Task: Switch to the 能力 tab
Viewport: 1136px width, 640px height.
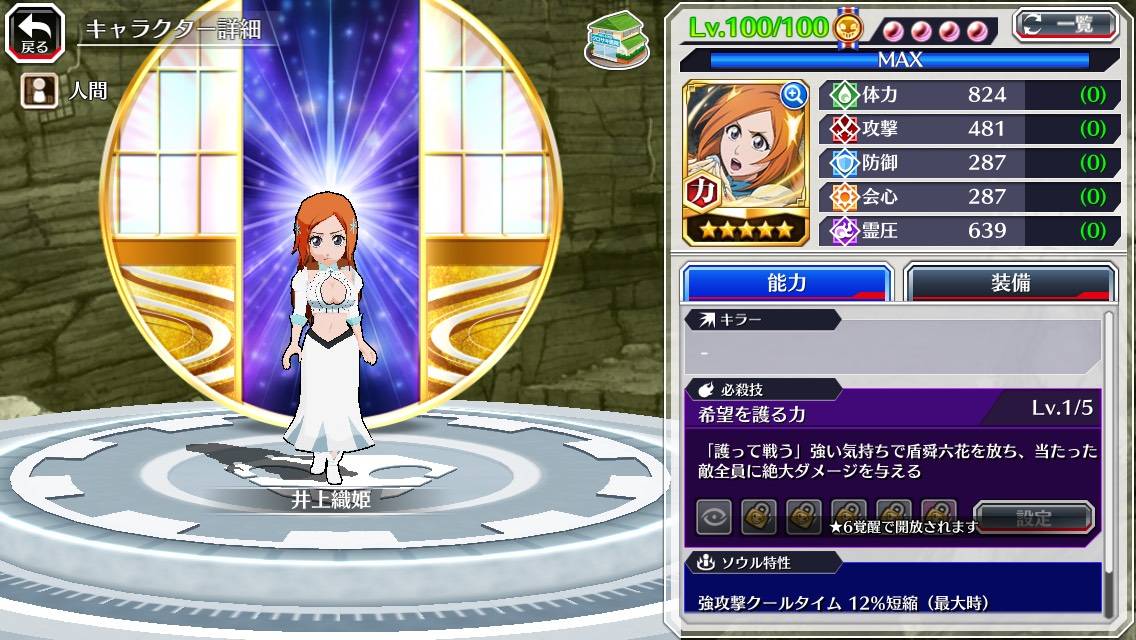Action: tap(786, 283)
